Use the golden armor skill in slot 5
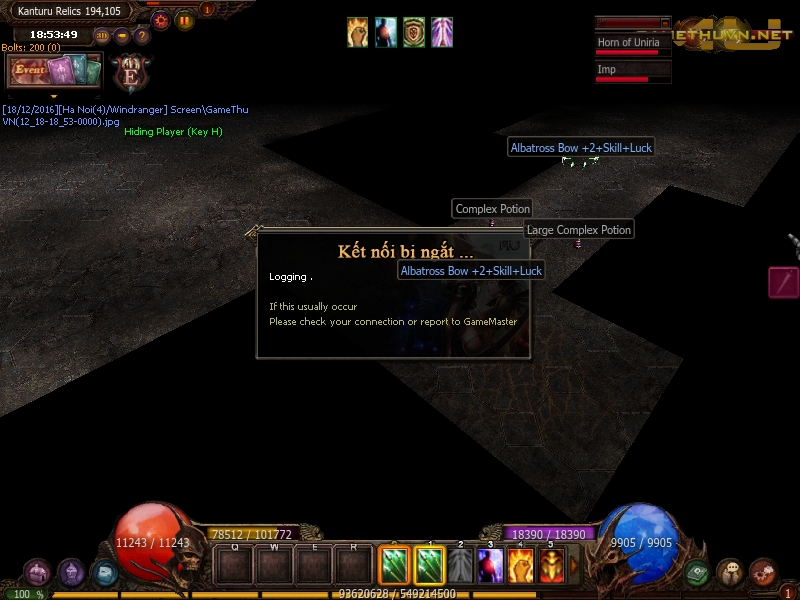800x600 pixels. (x=551, y=567)
